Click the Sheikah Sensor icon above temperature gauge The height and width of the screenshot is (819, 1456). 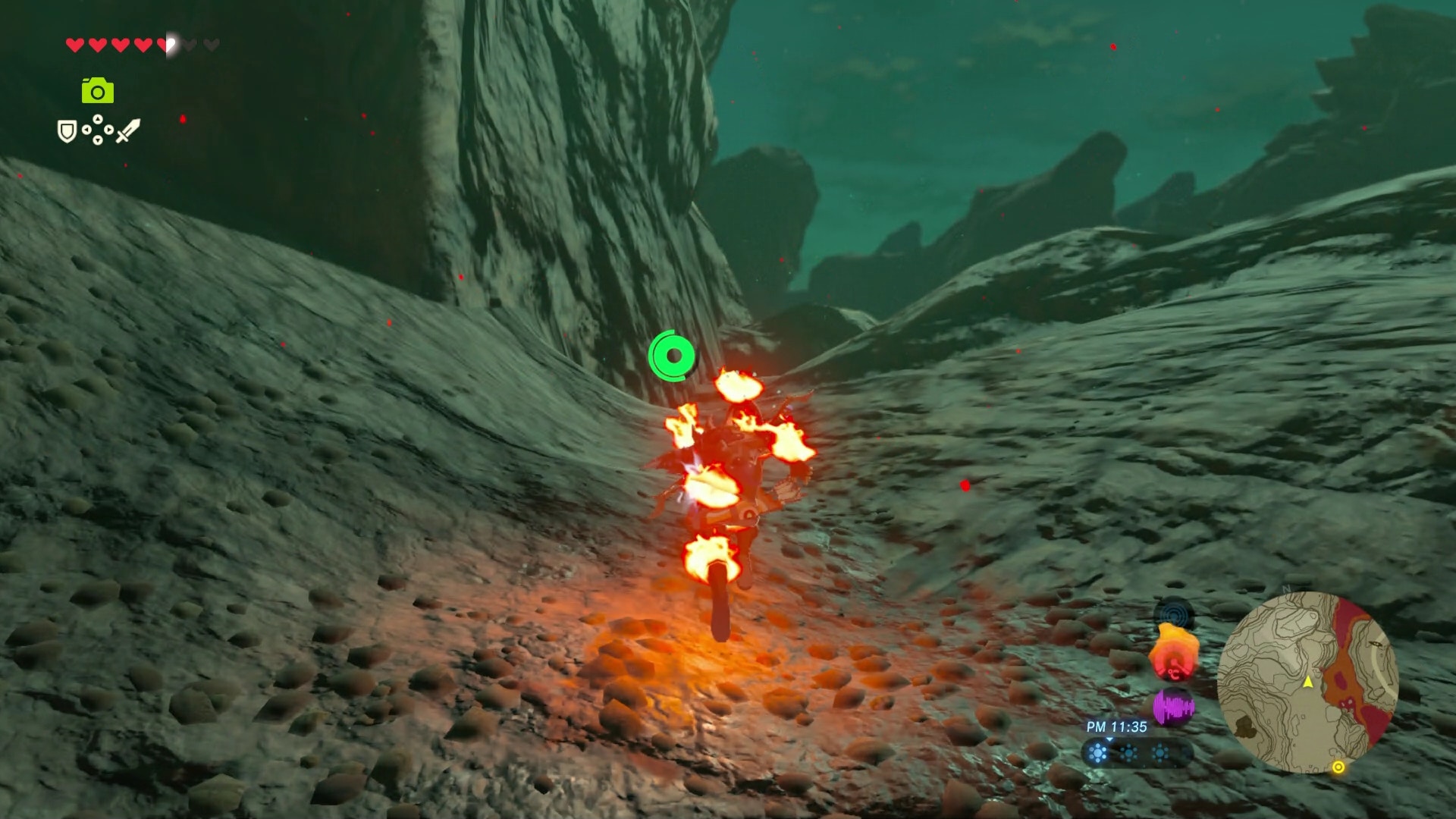[1174, 613]
